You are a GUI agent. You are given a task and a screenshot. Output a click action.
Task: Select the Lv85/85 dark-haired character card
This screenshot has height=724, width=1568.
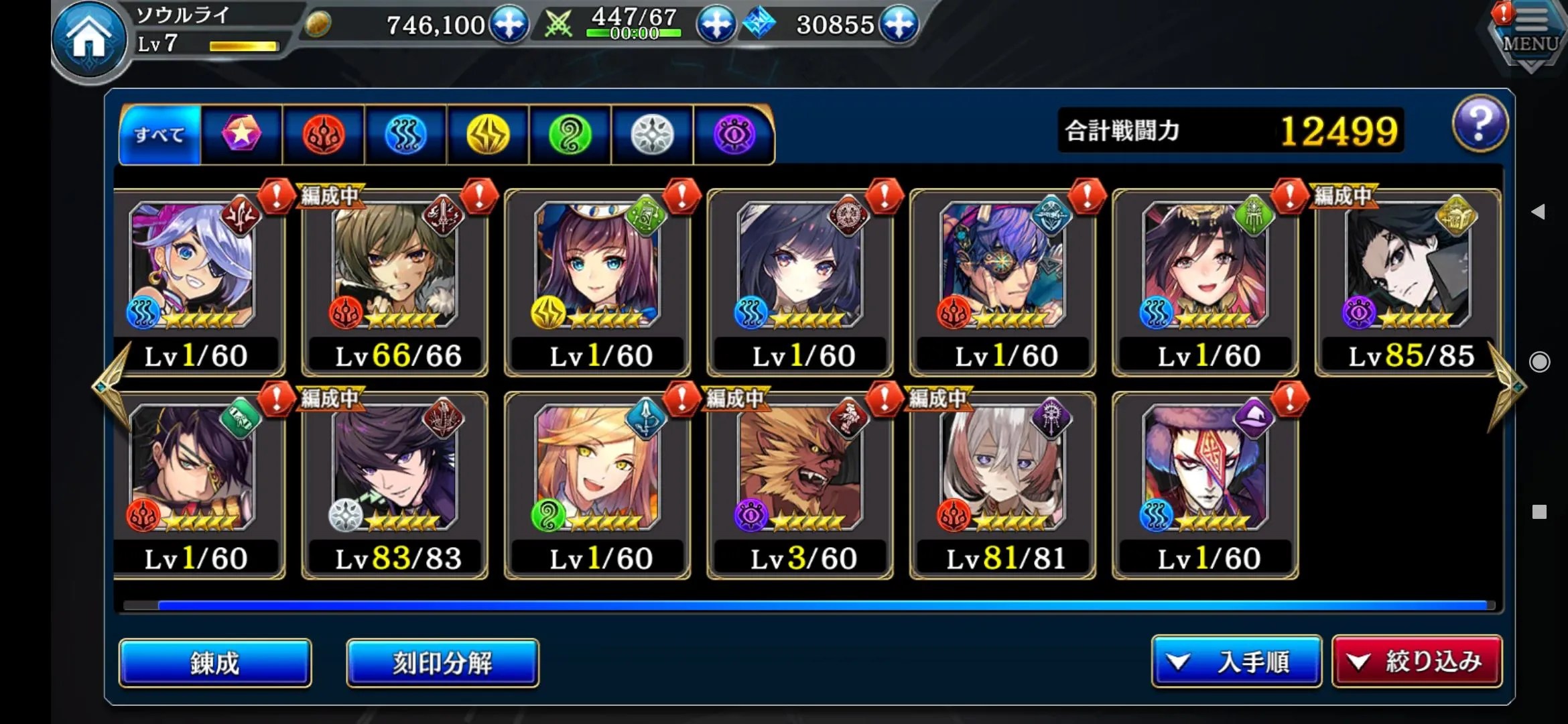(1409, 283)
